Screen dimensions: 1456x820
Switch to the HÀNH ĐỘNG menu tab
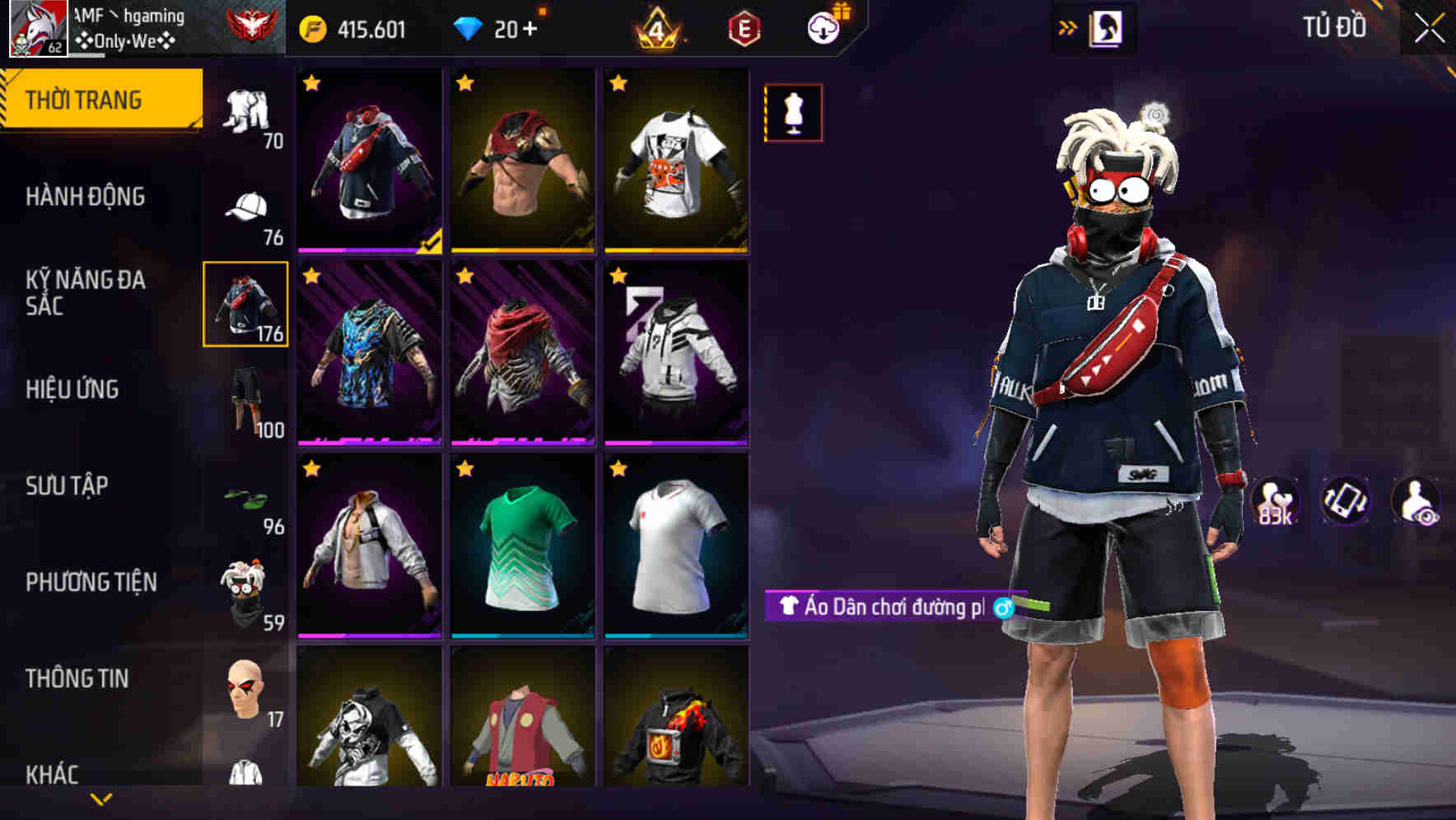pos(86,198)
